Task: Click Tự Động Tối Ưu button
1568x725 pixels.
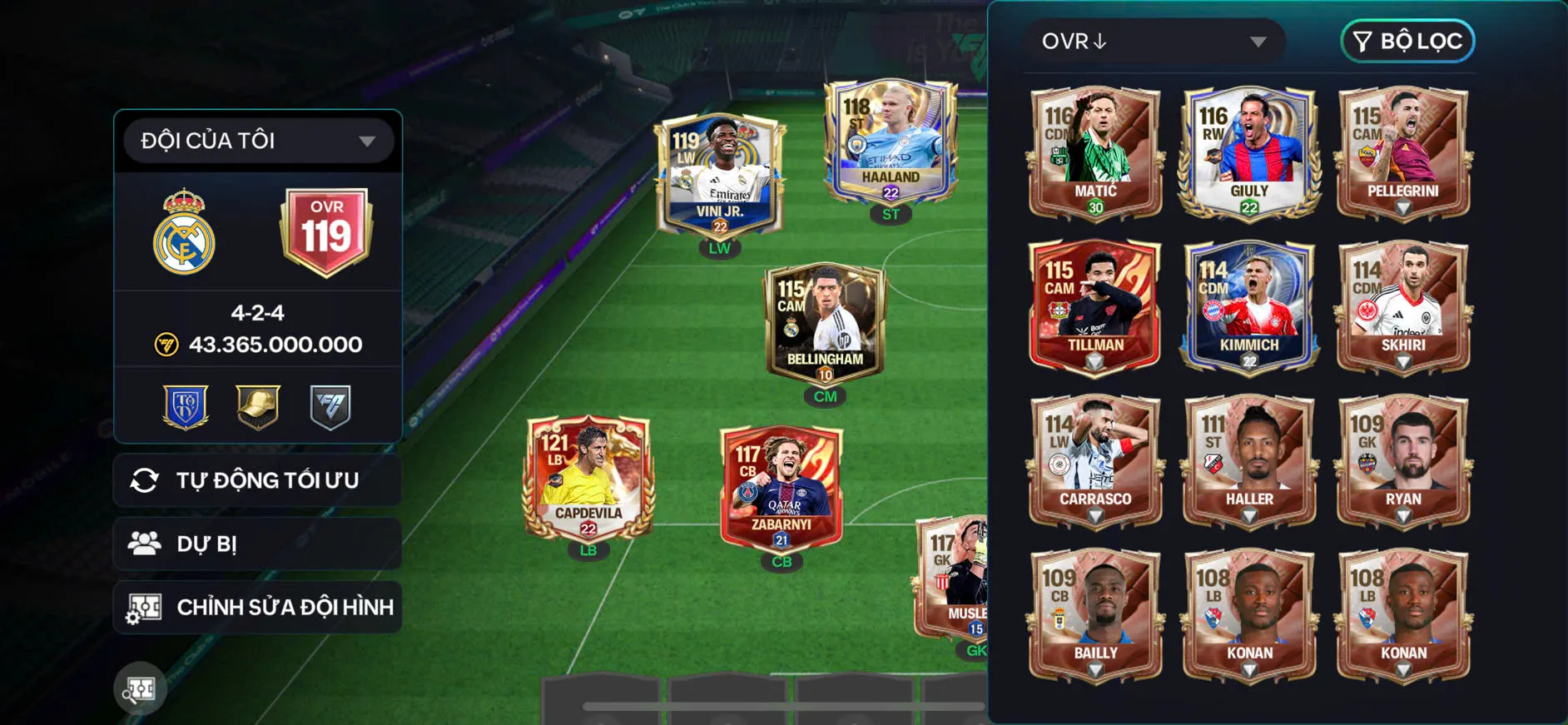Action: click(x=258, y=480)
